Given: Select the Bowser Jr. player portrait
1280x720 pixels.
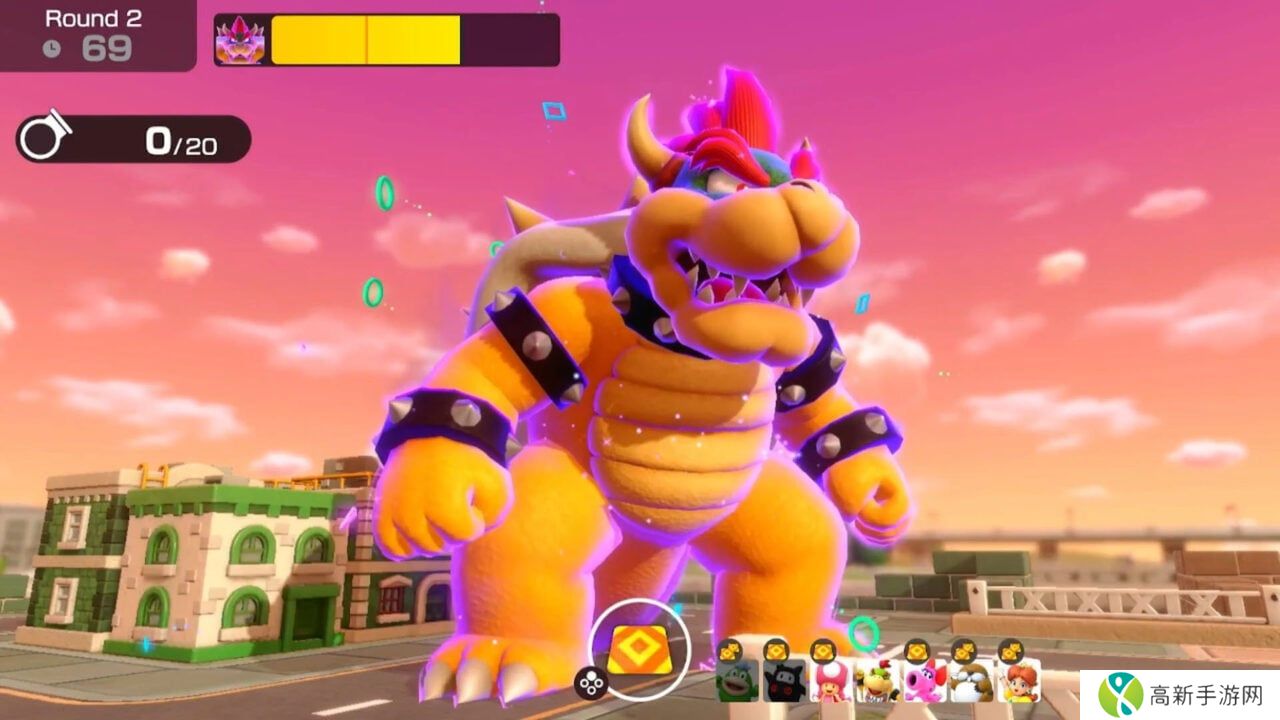Looking at the screenshot, I should click(x=877, y=680).
